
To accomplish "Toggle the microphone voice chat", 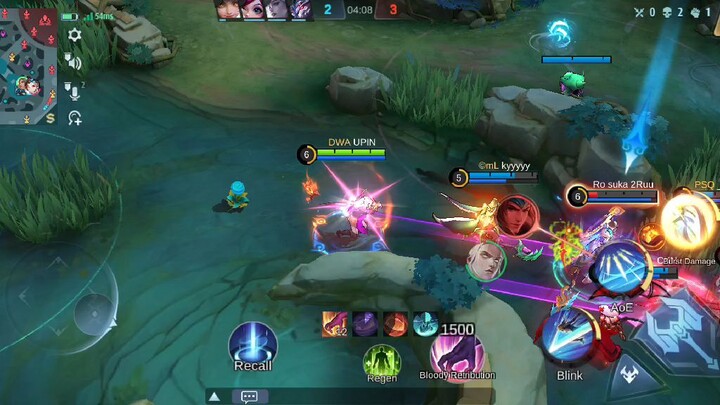I will [x=75, y=91].
